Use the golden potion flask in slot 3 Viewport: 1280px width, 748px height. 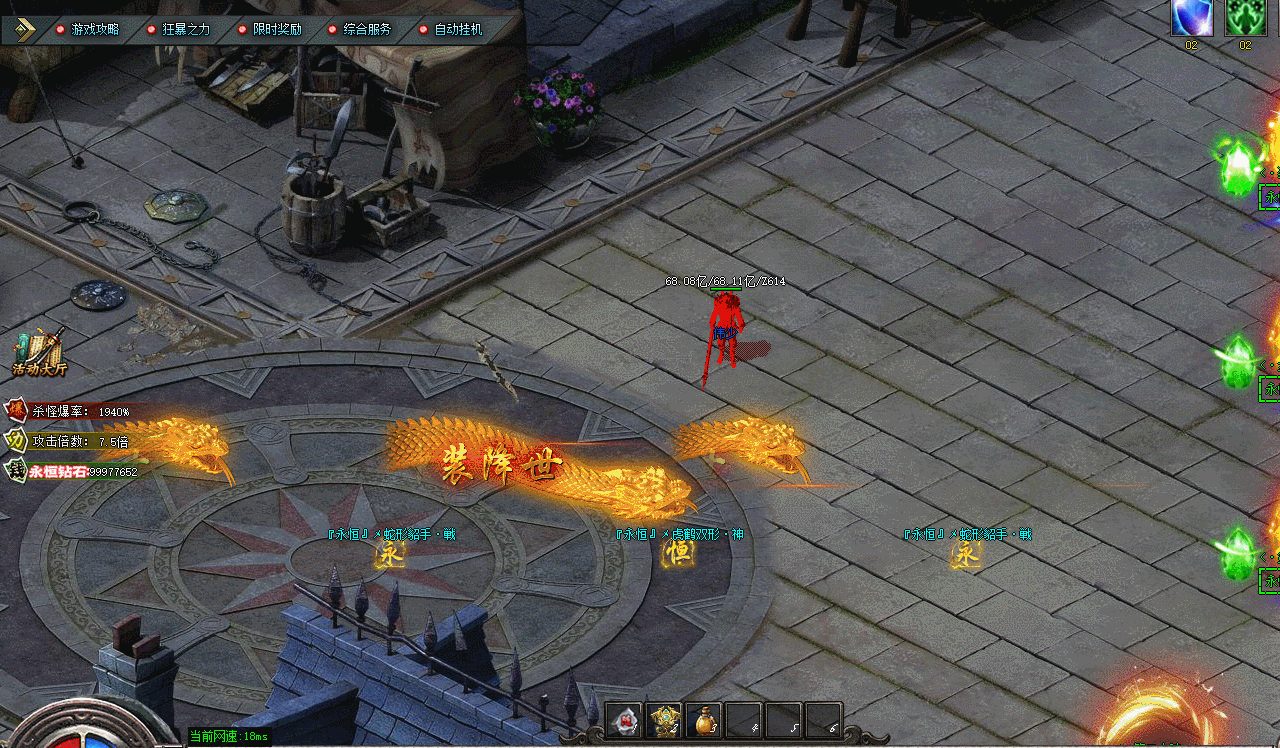click(704, 720)
